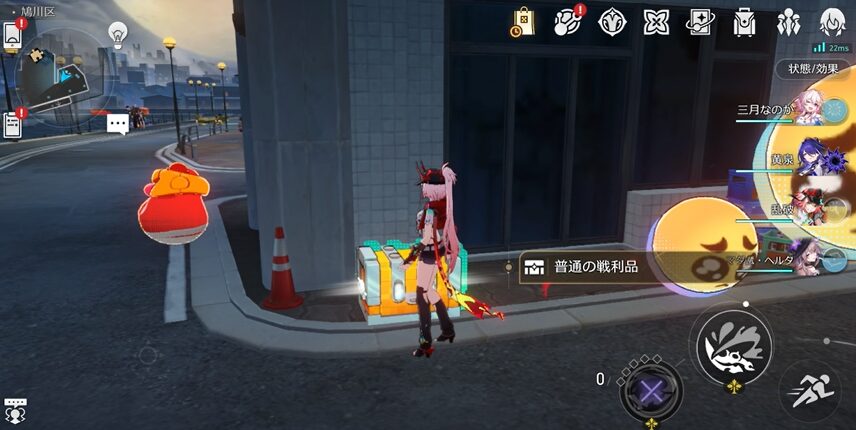Open the backpack inventory
Viewport: 856px width, 430px height.
coord(744,21)
